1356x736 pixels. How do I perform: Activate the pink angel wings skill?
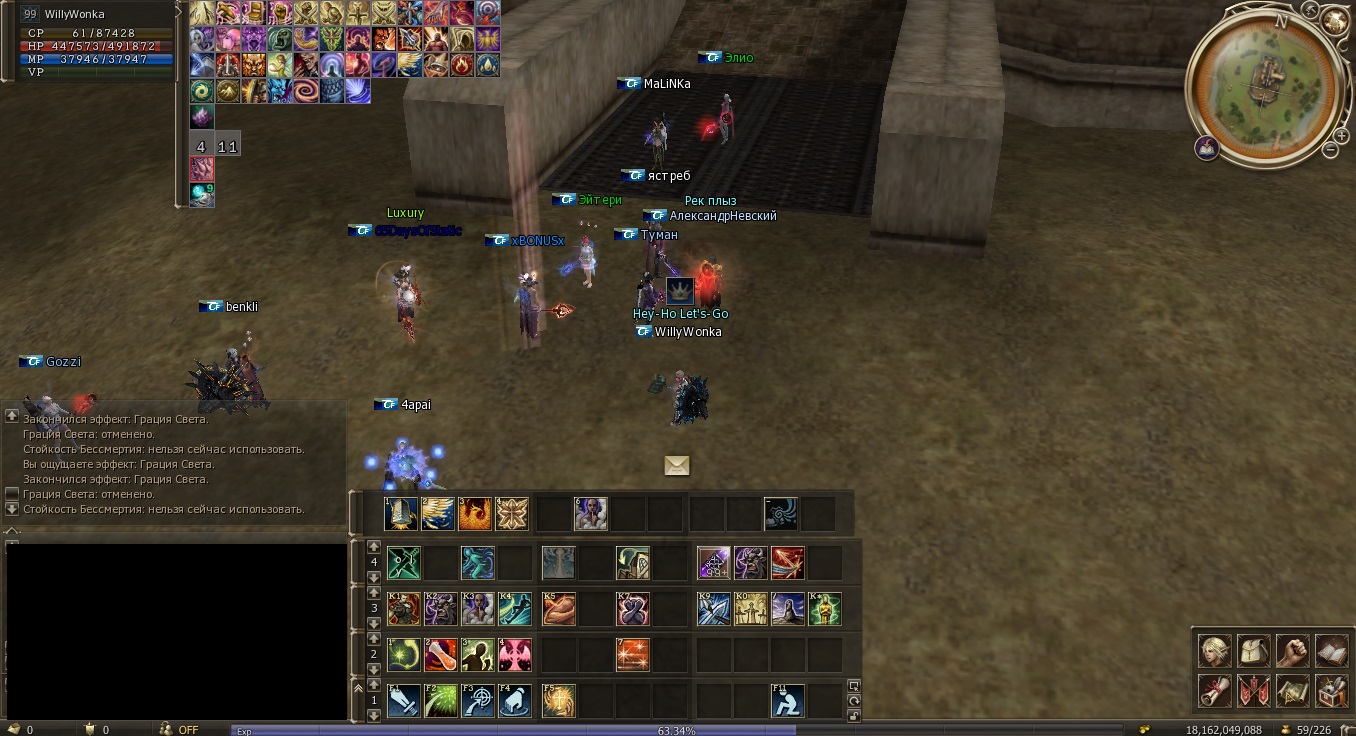(515, 655)
